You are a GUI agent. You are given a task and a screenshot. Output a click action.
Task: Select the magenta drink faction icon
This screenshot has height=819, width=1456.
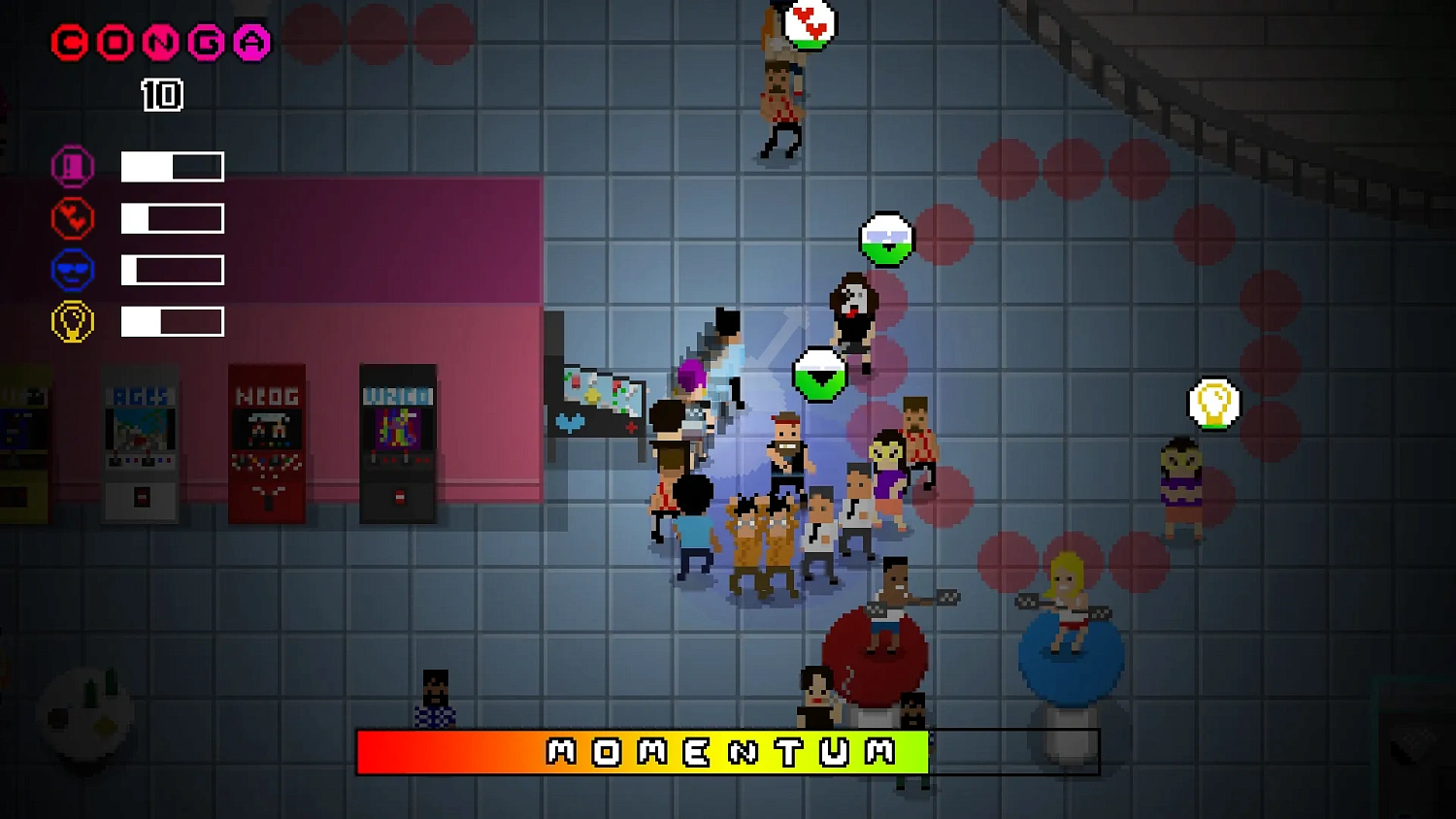(72, 166)
